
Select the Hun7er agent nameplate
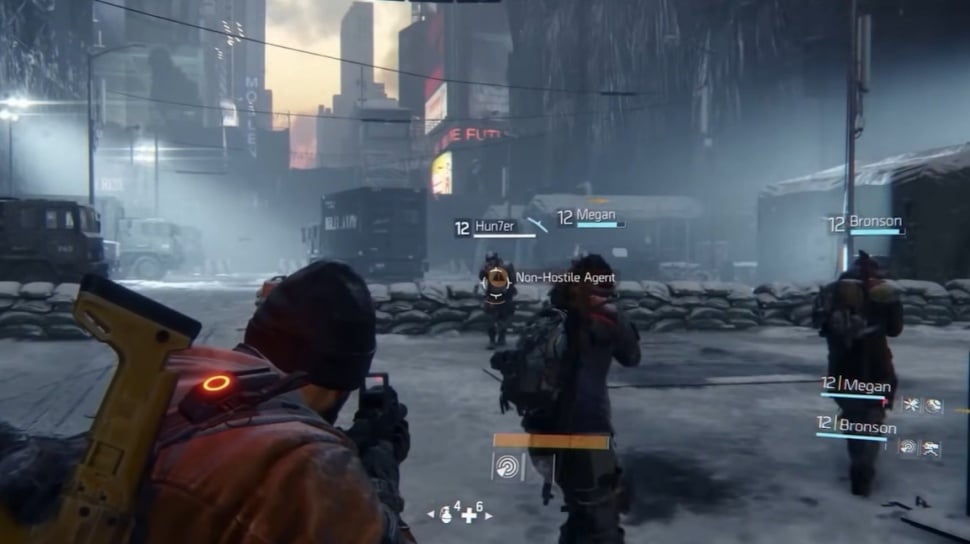point(484,228)
